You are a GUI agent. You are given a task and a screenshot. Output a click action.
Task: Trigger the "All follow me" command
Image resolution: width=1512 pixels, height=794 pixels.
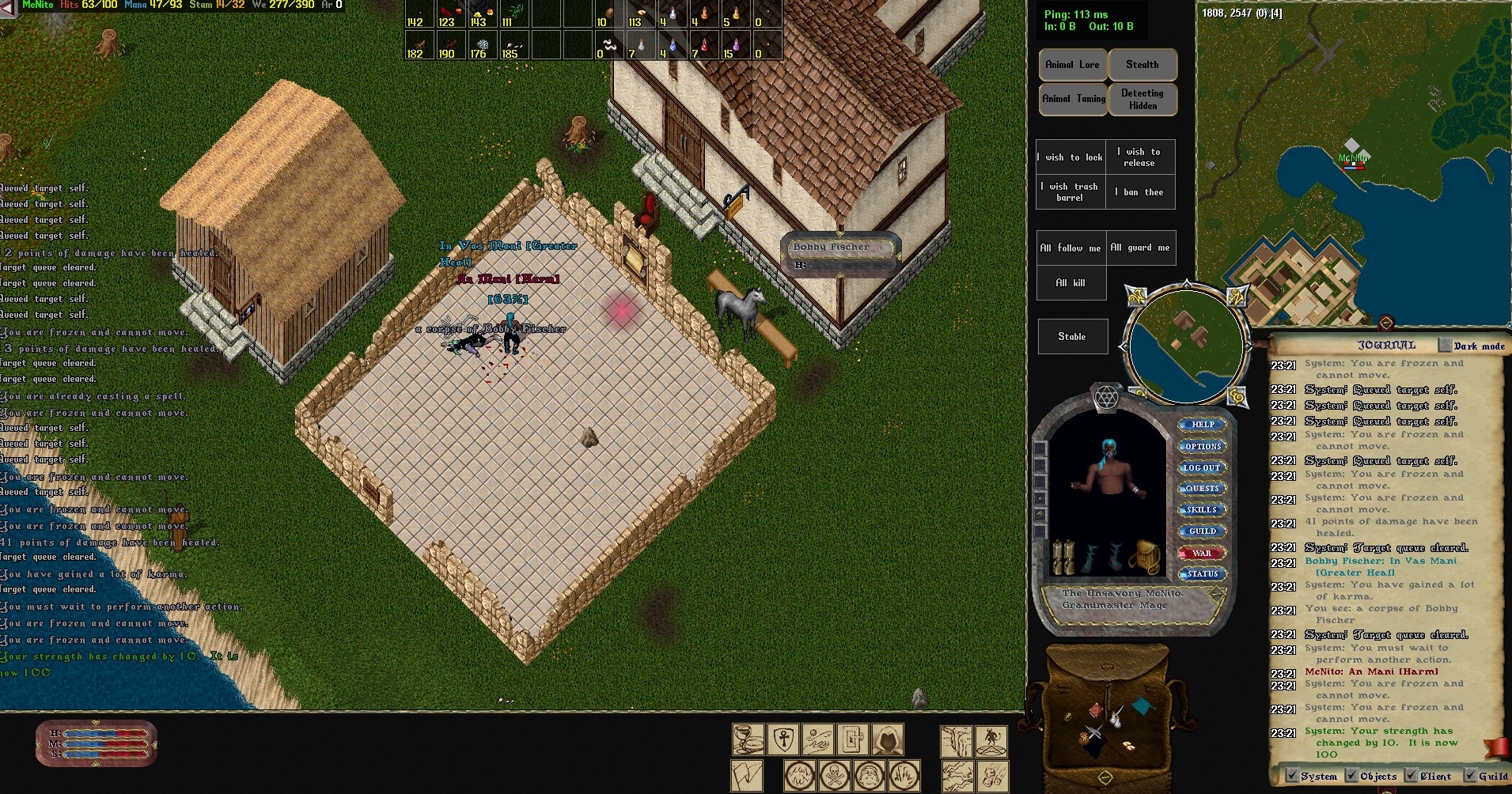point(1070,248)
